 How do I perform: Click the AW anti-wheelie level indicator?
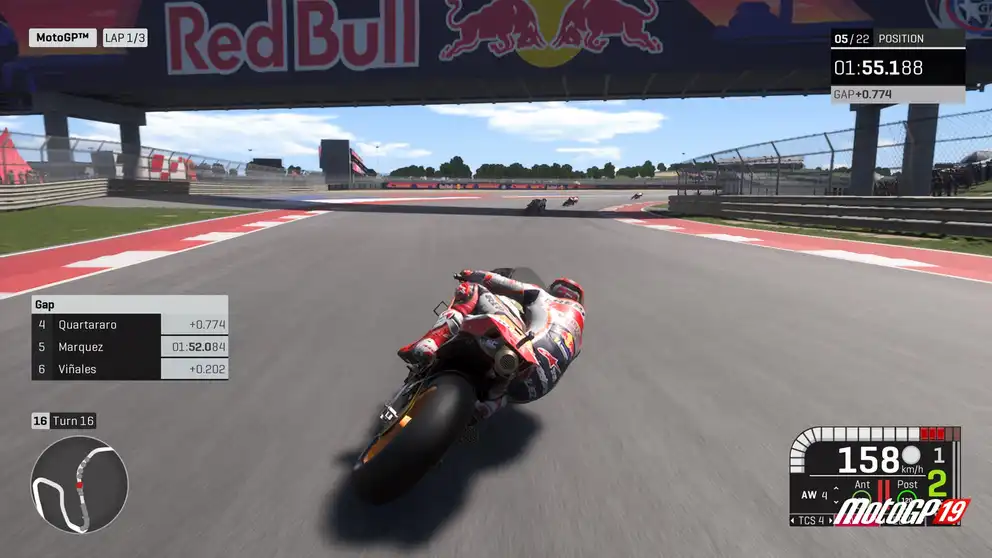pyautogui.click(x=814, y=495)
